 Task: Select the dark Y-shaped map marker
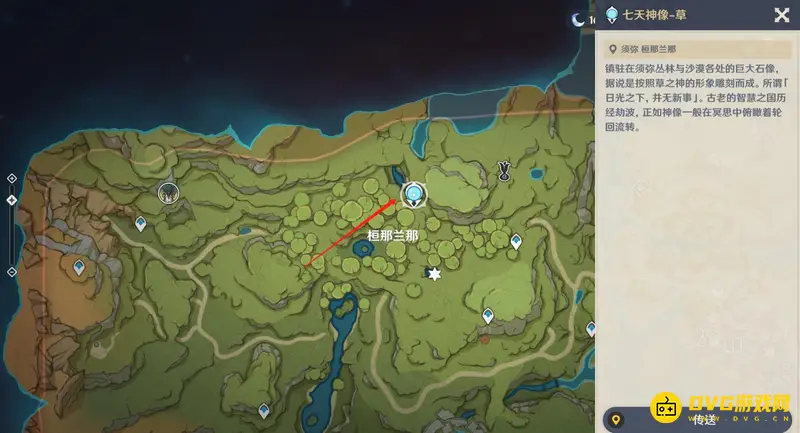(x=505, y=172)
